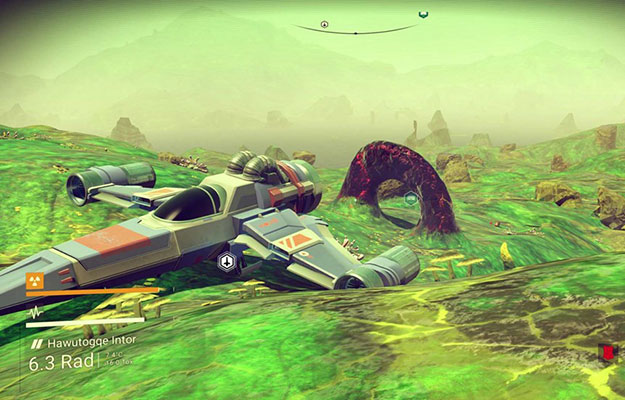Click the green waypoint marker on the compass
The height and width of the screenshot is (400, 625).
422,16
